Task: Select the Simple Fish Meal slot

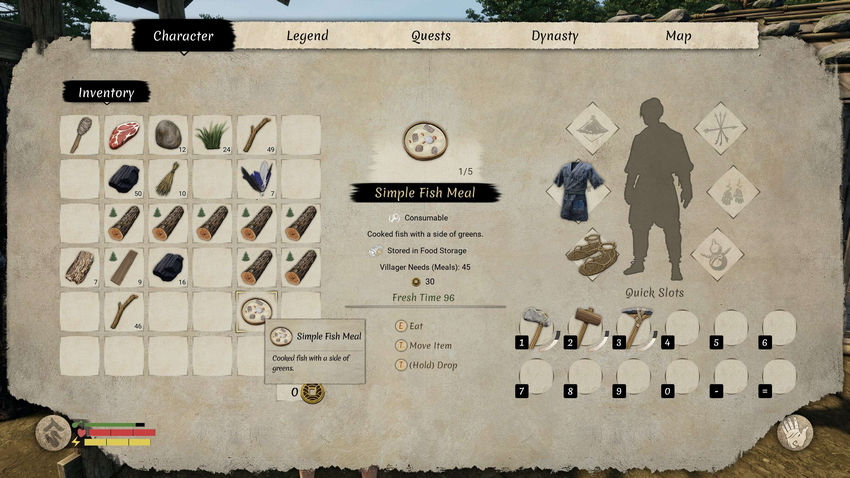Action: (256, 310)
